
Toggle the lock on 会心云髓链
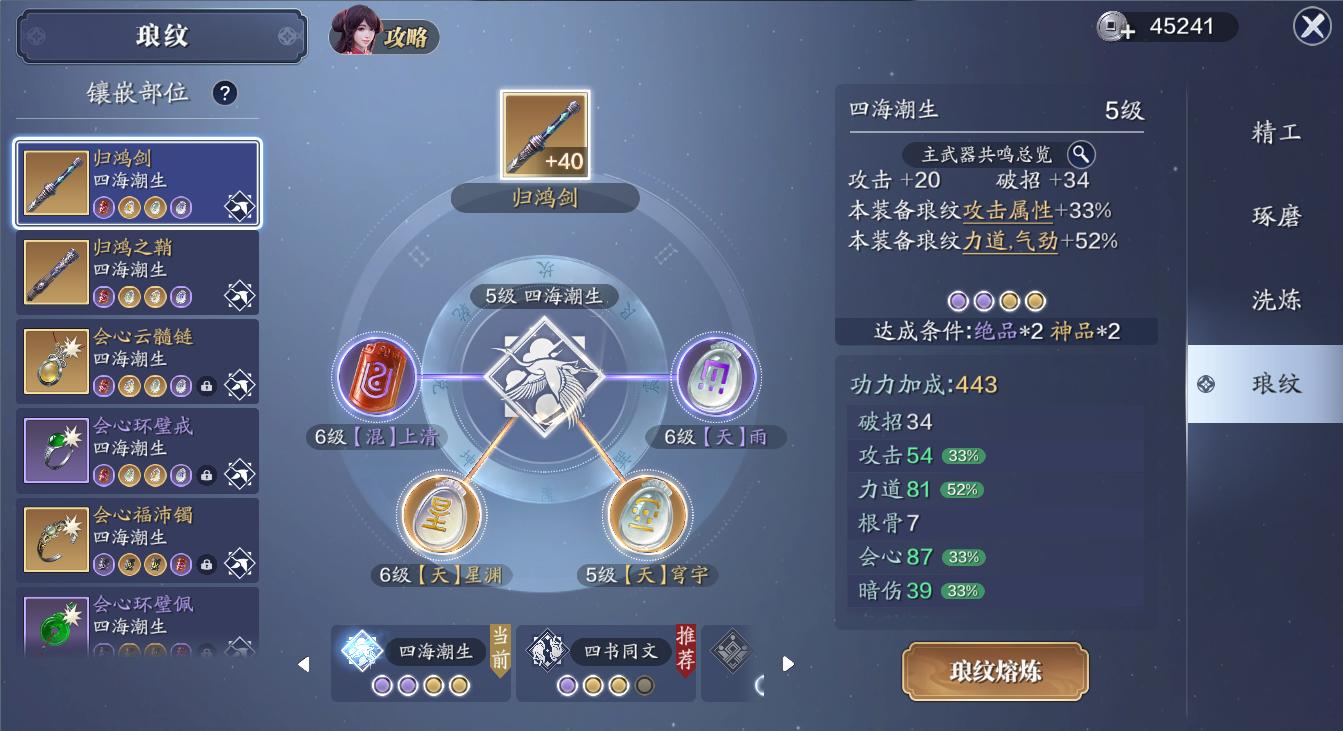tap(206, 385)
